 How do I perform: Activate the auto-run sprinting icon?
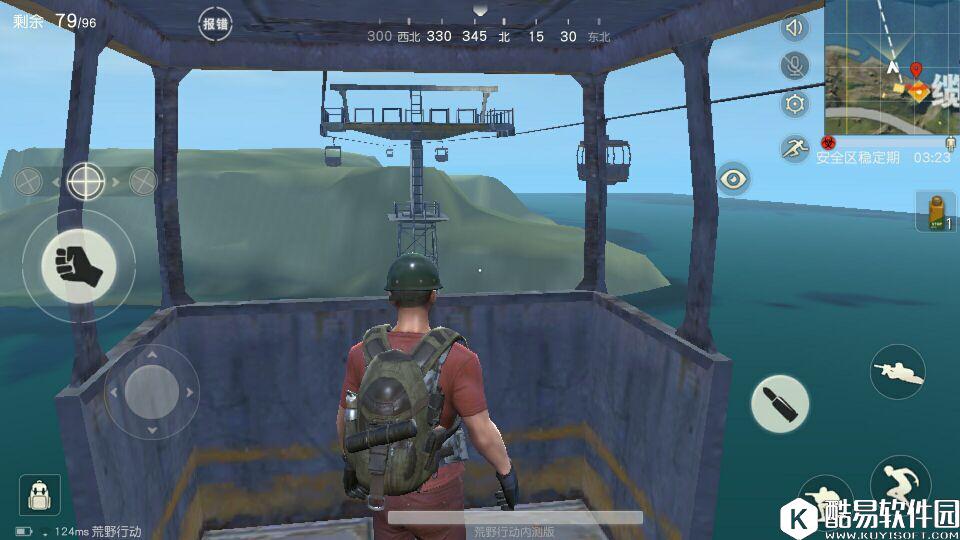[795, 149]
